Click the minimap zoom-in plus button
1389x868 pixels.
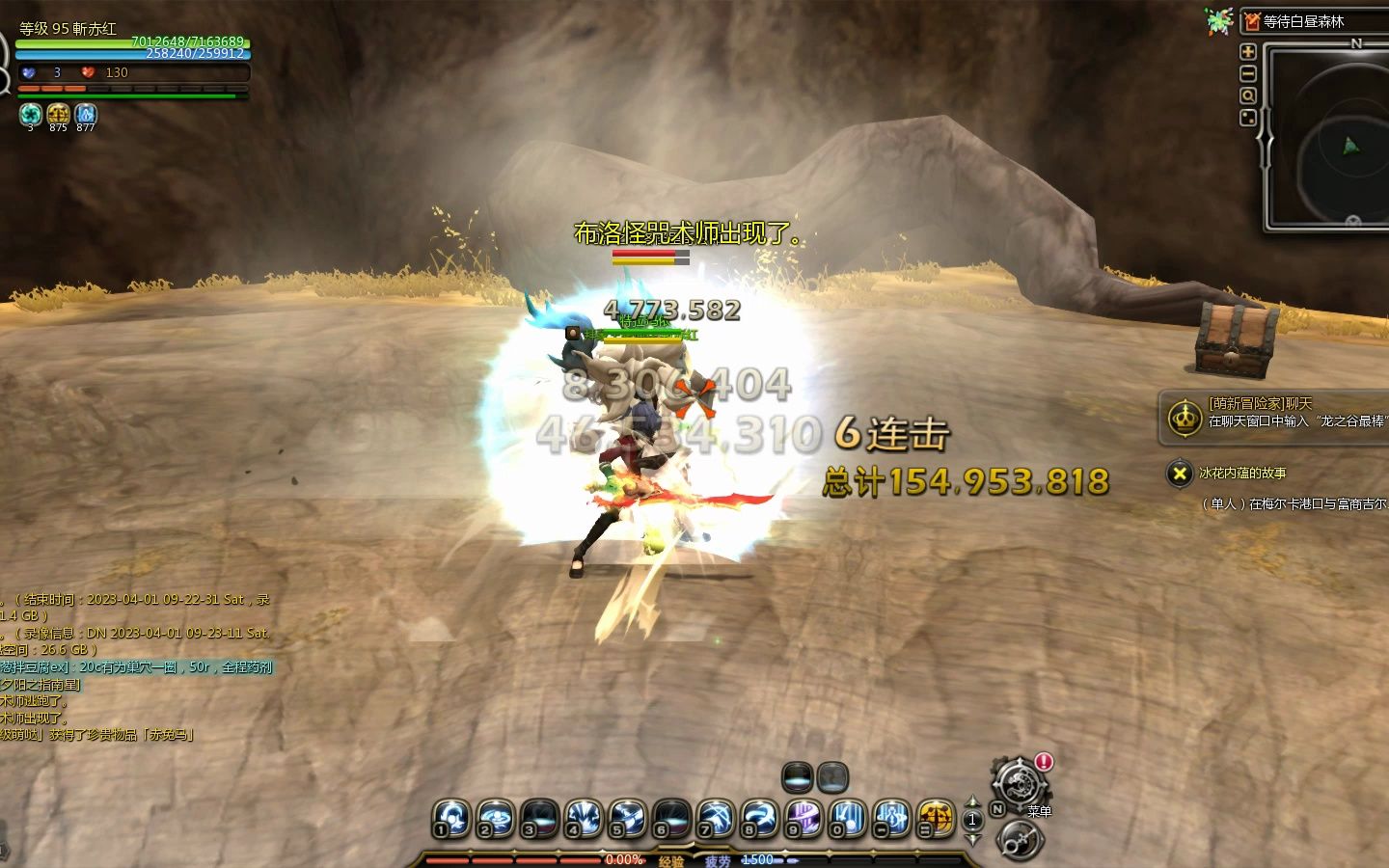click(x=1247, y=51)
